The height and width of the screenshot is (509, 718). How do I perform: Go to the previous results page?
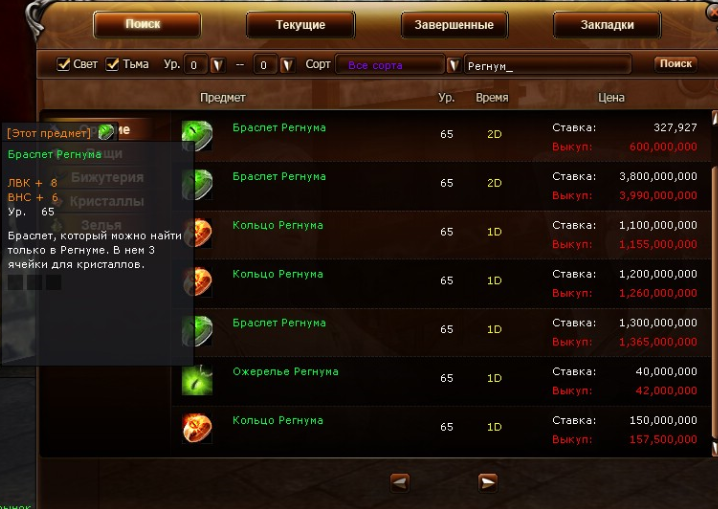tap(399, 481)
